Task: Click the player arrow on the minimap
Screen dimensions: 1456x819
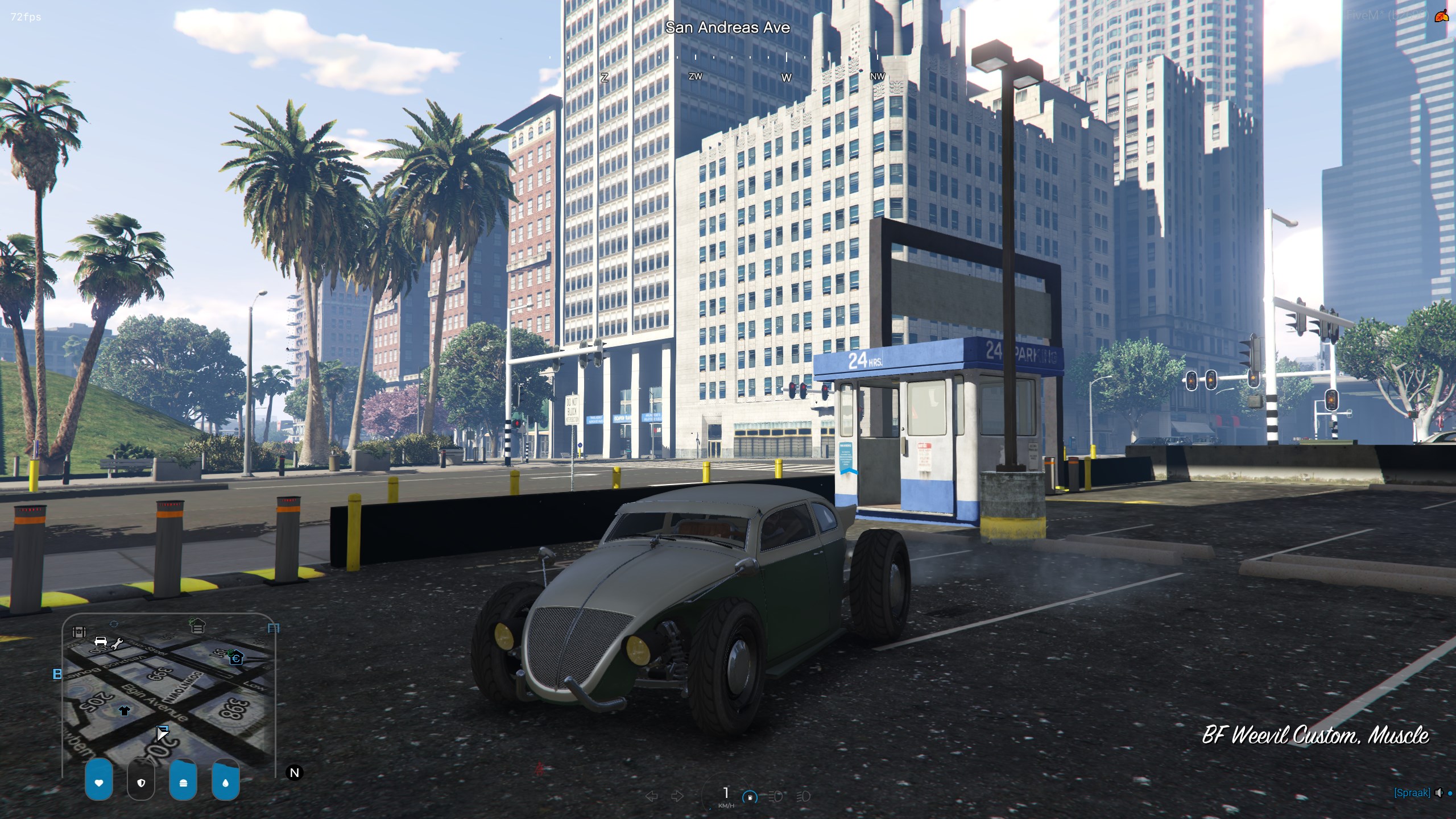Action: pos(162,733)
